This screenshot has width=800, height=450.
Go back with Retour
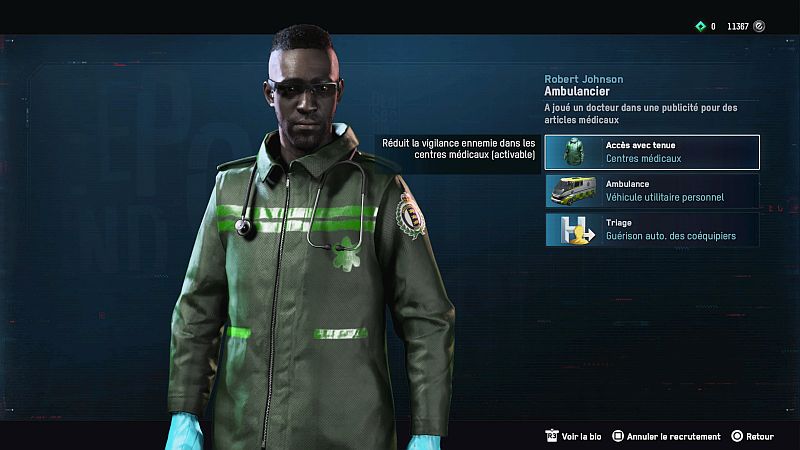click(753, 437)
